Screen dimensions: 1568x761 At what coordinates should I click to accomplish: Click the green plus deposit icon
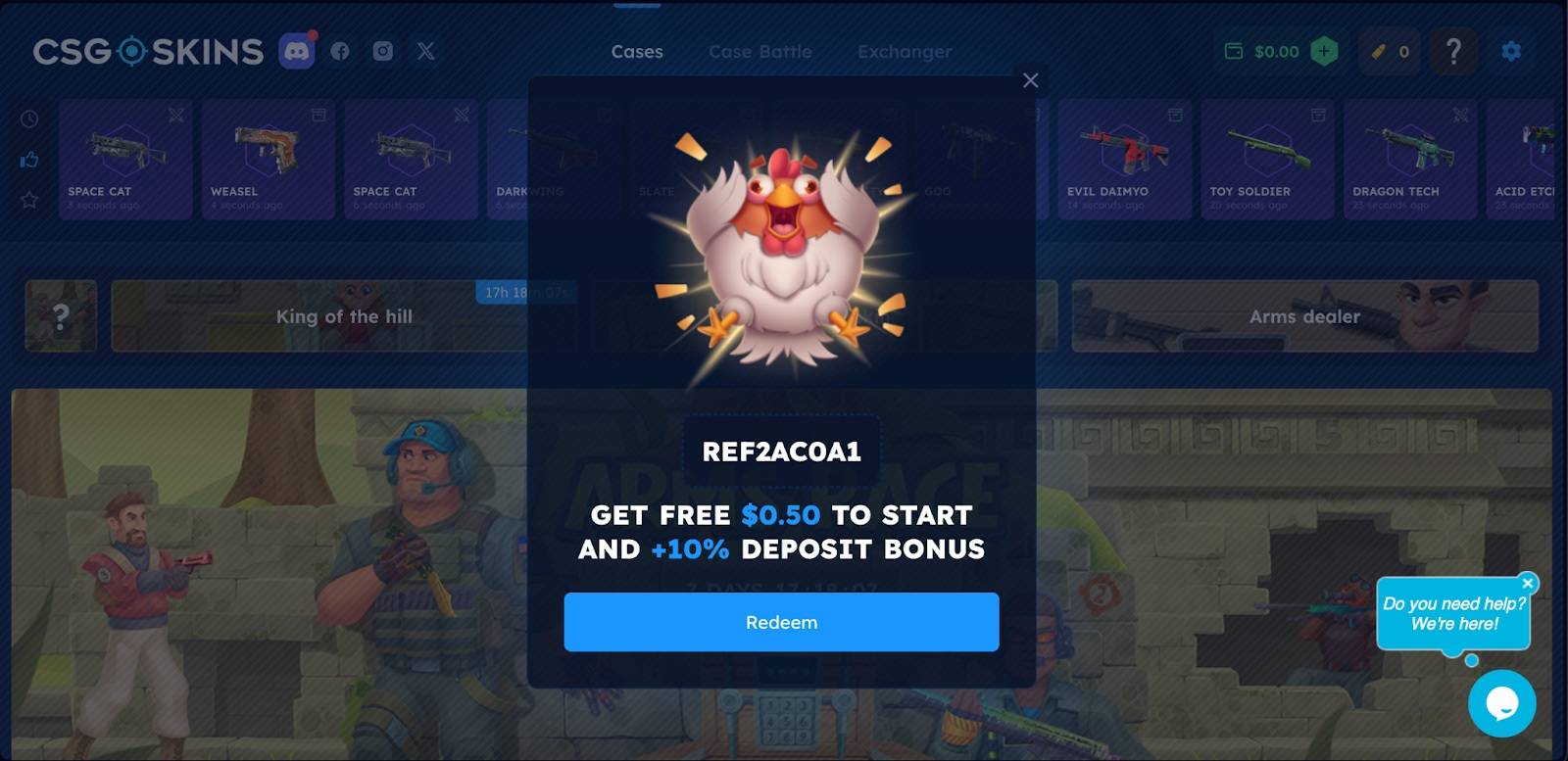coord(1325,51)
